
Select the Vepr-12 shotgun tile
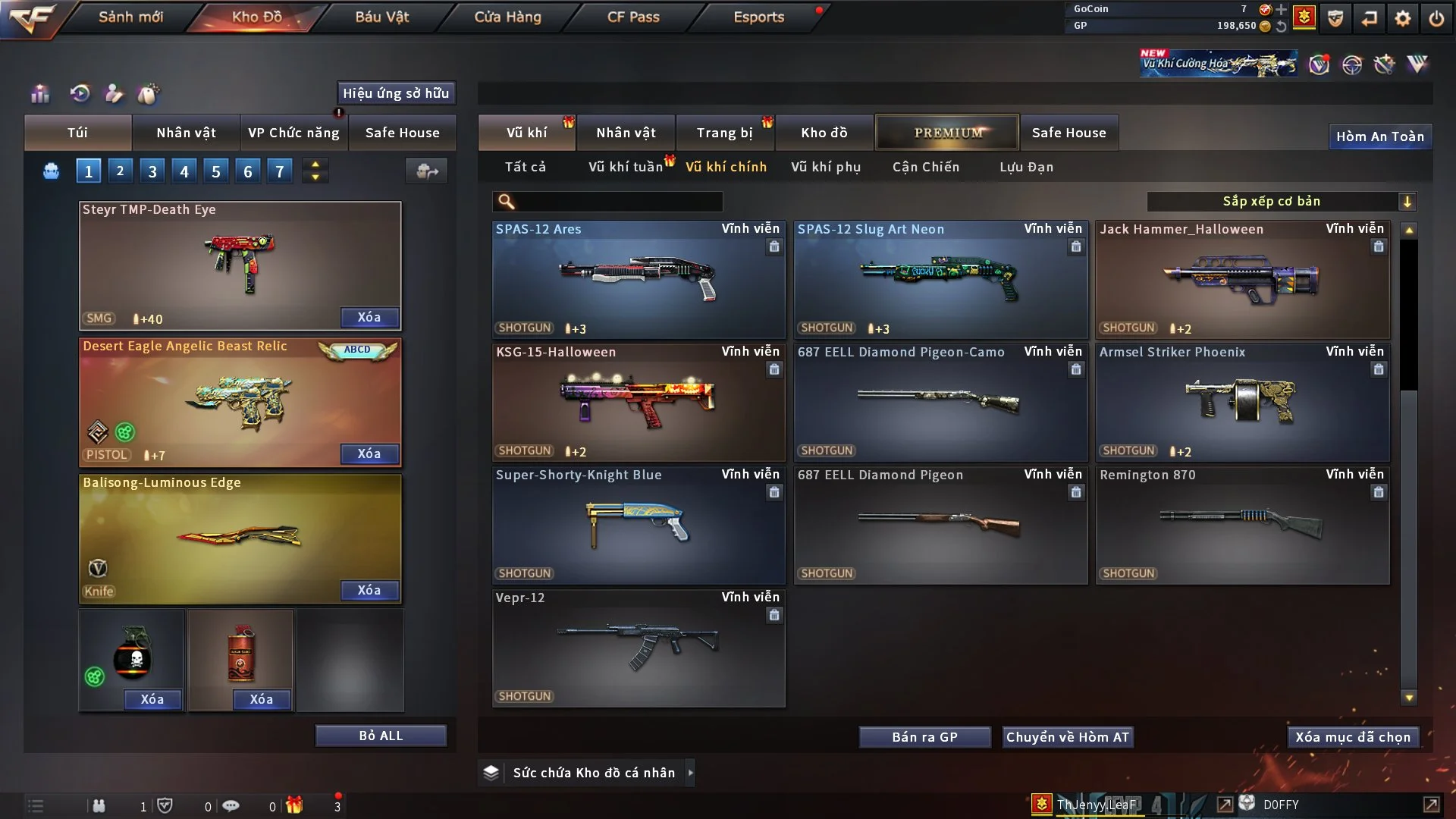[x=638, y=648]
